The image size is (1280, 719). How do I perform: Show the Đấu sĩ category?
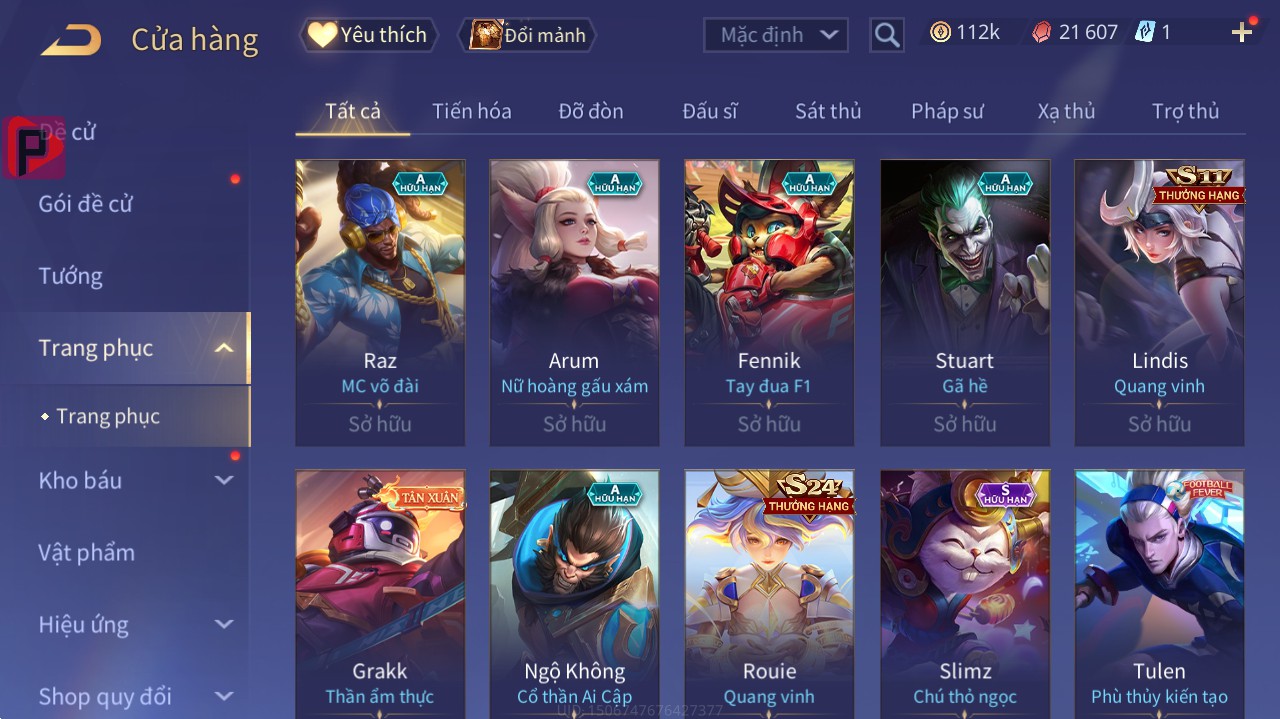[710, 111]
